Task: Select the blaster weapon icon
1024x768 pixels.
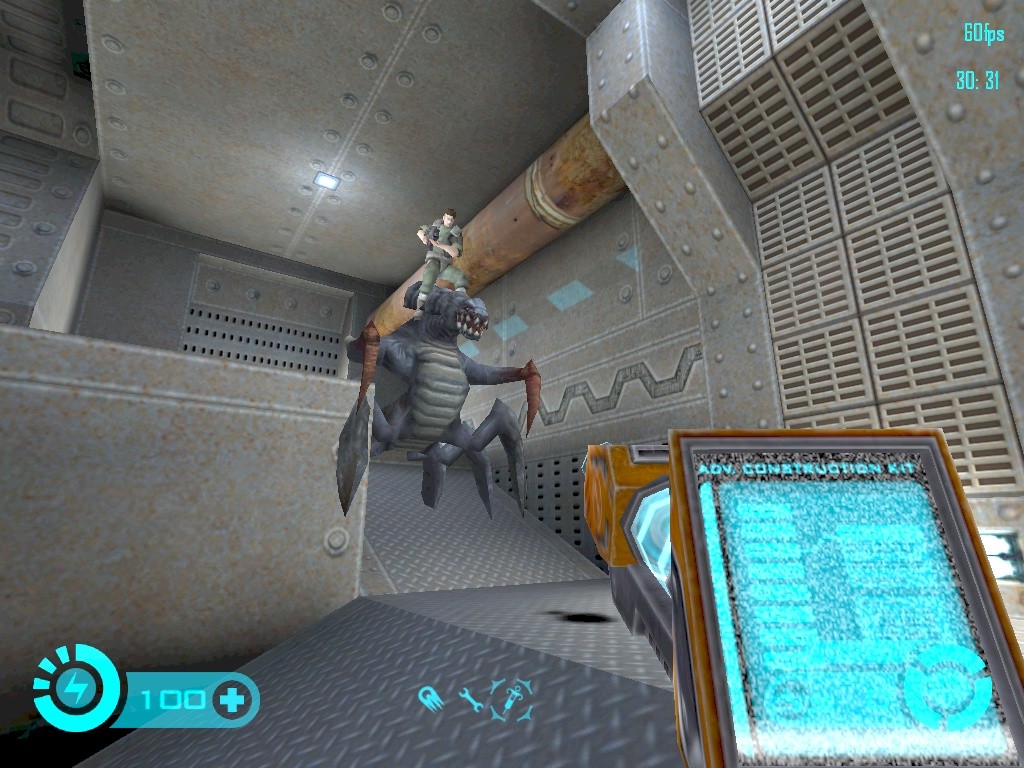Action: click(x=432, y=698)
